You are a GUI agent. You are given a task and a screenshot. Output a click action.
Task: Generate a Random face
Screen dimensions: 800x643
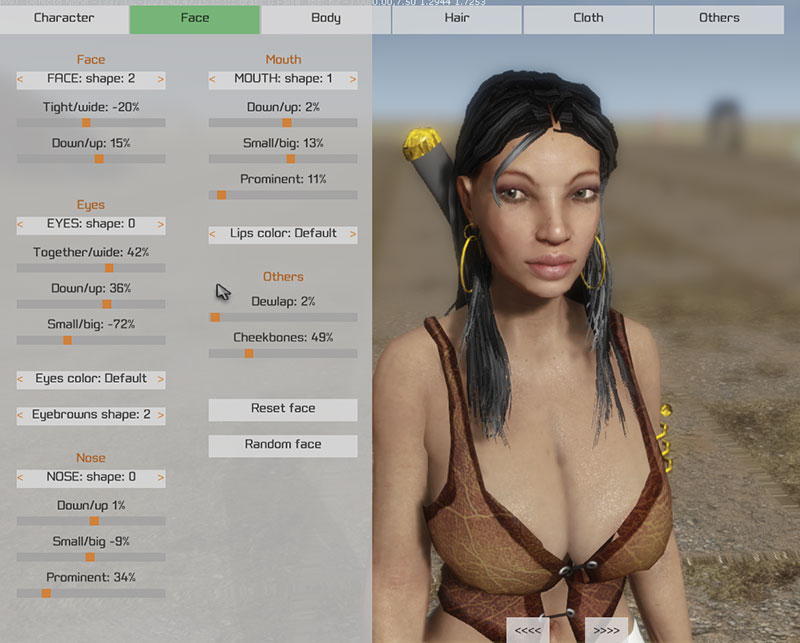pos(283,445)
